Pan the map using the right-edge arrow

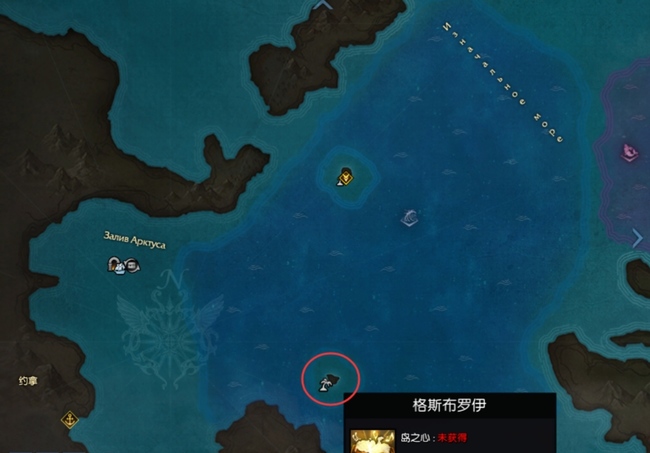coord(638,237)
